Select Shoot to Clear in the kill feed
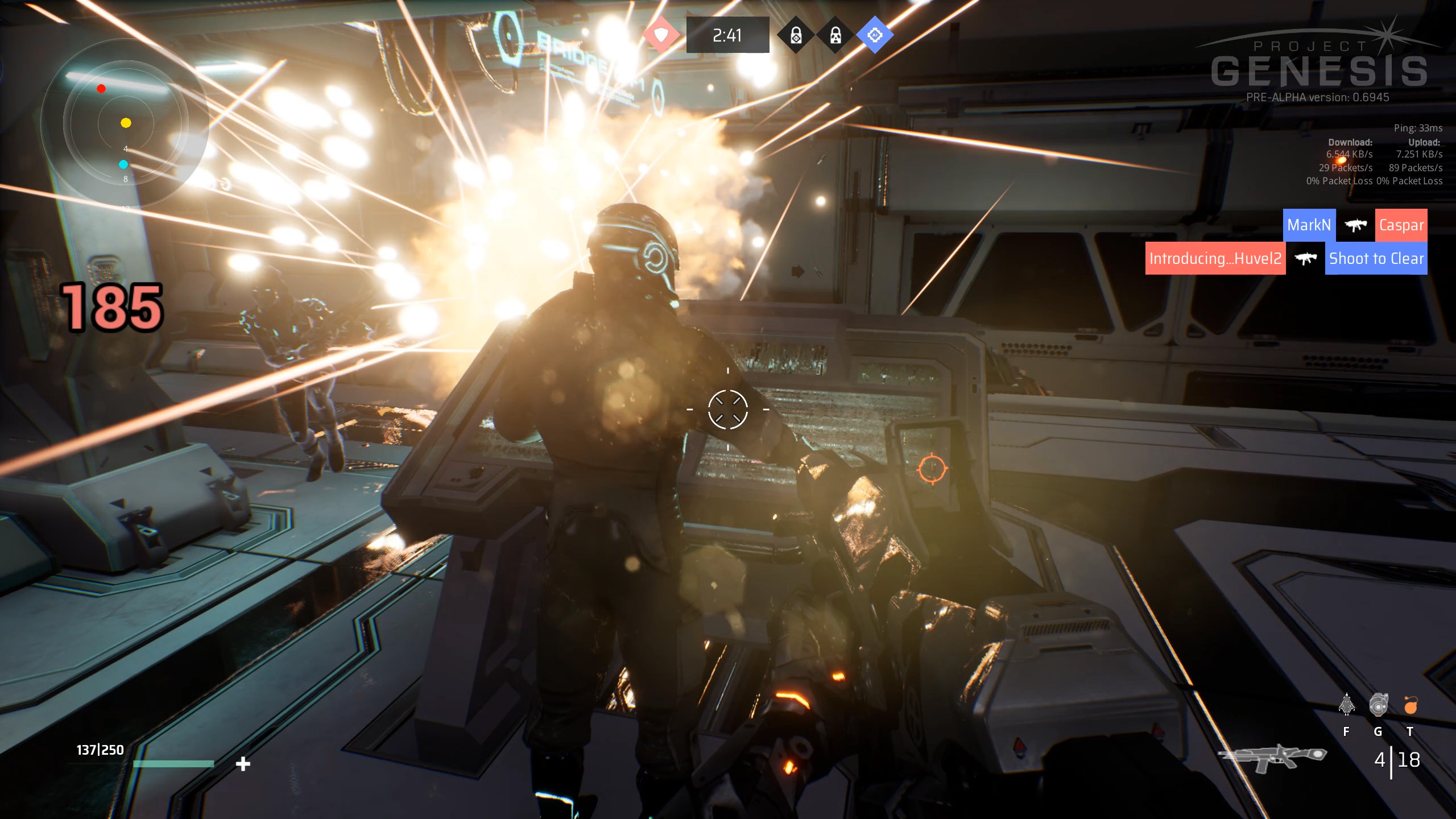The width and height of the screenshot is (1456, 819). point(1376,259)
